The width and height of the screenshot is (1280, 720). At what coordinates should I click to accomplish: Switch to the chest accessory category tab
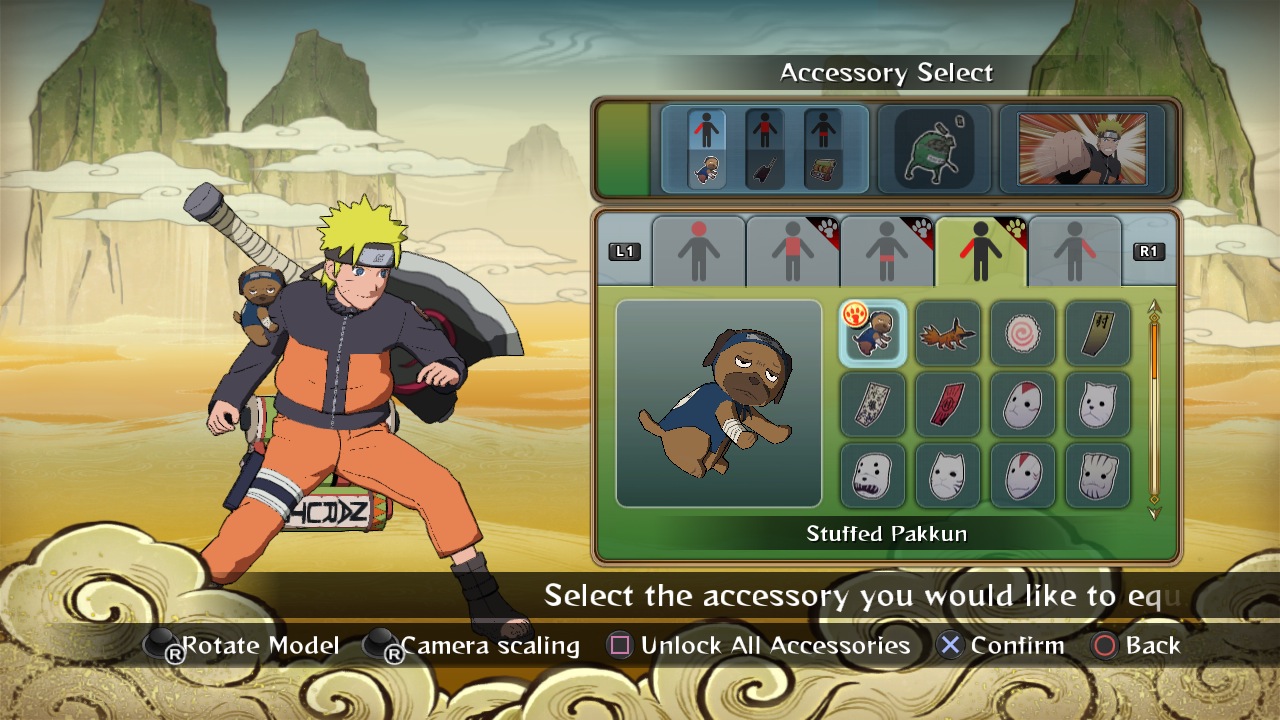click(792, 248)
